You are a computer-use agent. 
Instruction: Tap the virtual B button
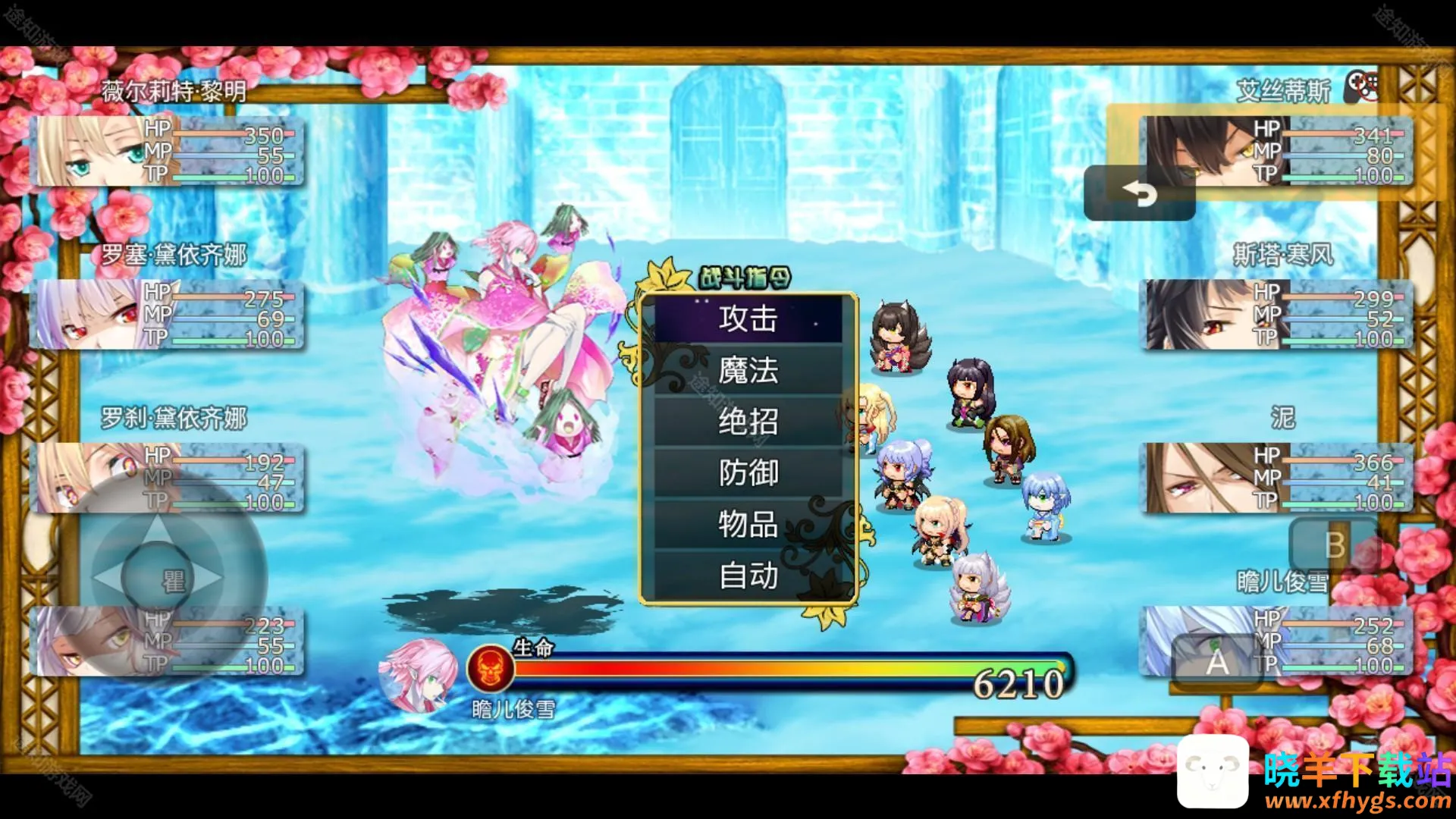click(x=1335, y=545)
